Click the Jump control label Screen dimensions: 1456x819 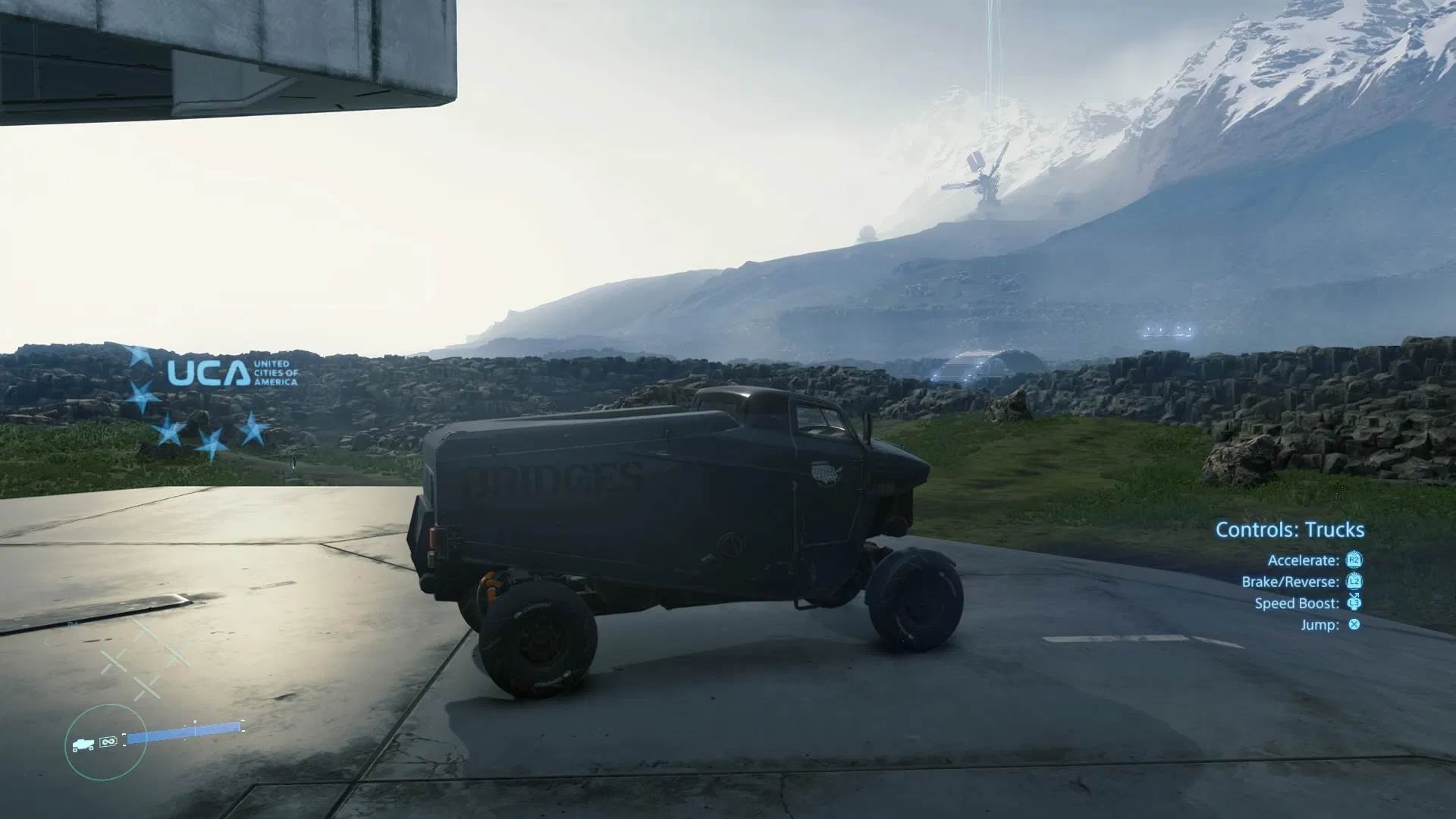(1319, 625)
